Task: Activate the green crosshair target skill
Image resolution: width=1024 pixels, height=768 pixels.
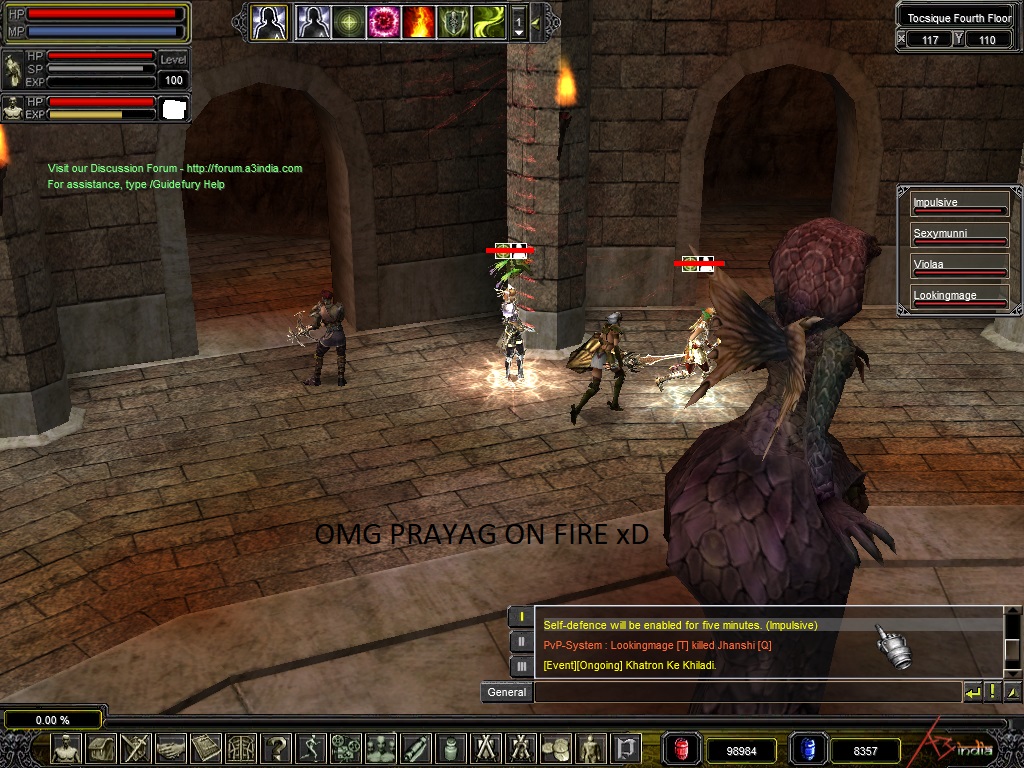Action: pyautogui.click(x=349, y=21)
